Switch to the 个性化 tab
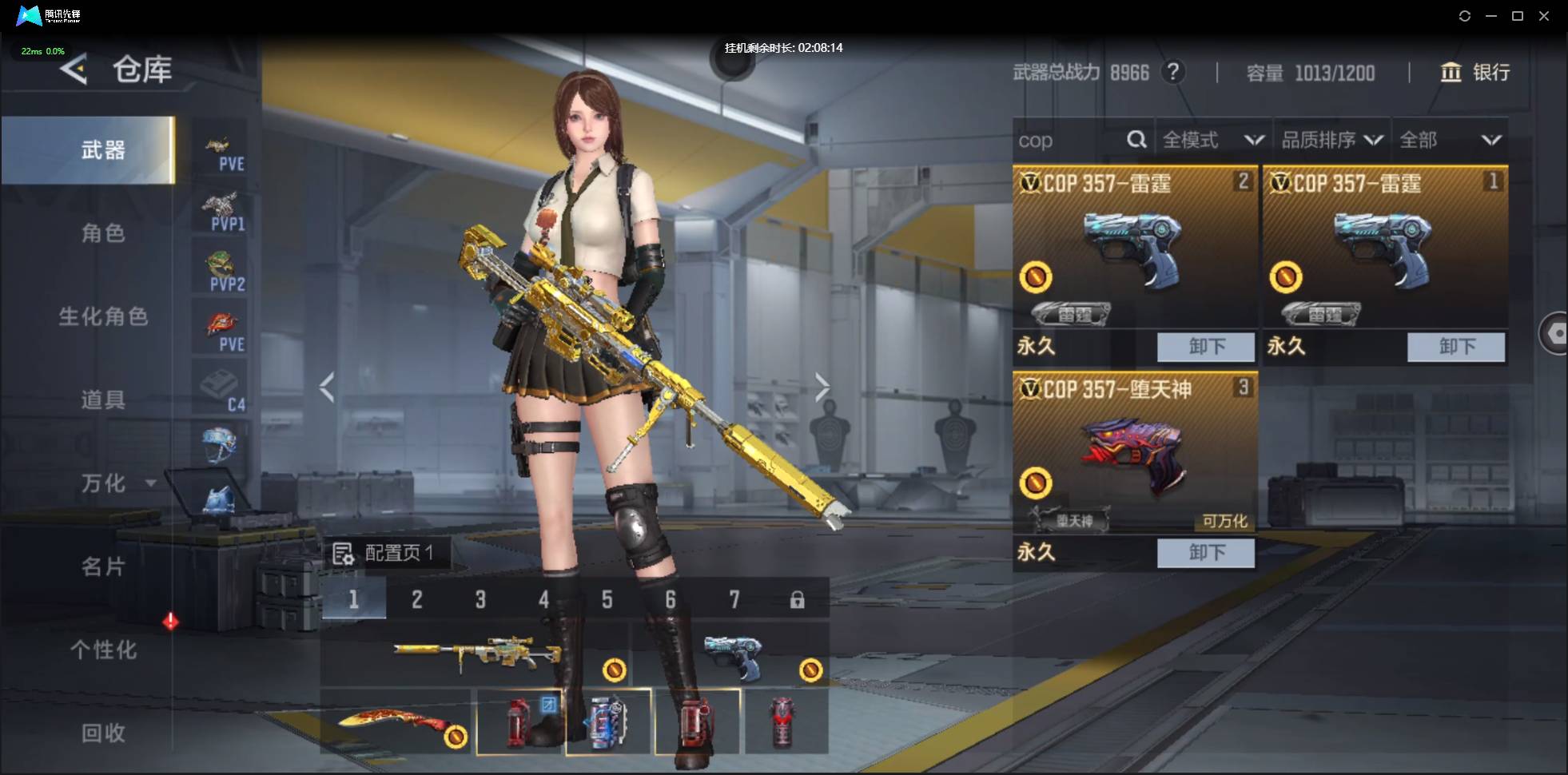The height and width of the screenshot is (775, 1568). (103, 650)
